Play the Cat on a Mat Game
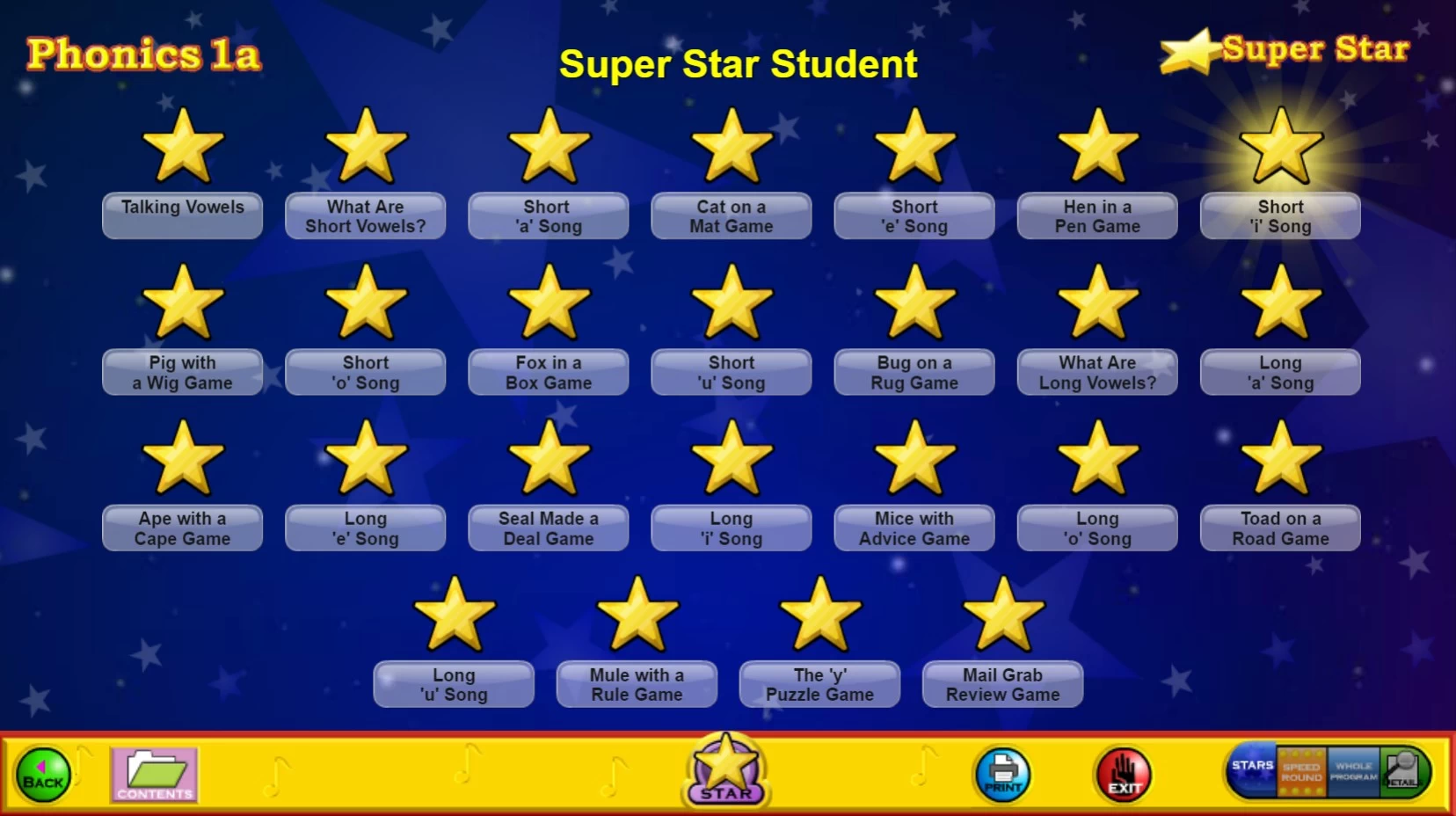The width and height of the screenshot is (1456, 816). [x=732, y=216]
